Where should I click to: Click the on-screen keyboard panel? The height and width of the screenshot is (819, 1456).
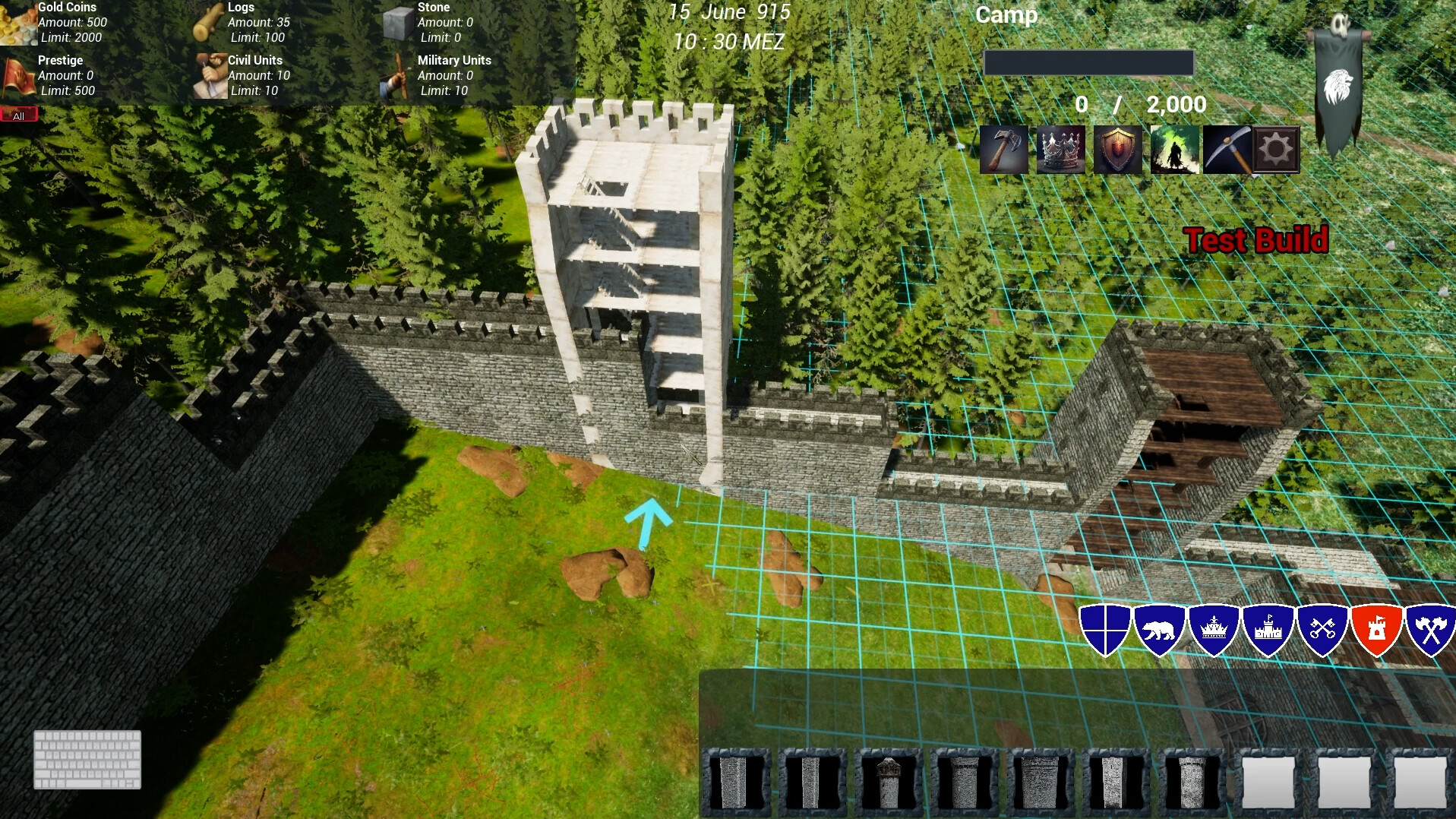click(86, 760)
